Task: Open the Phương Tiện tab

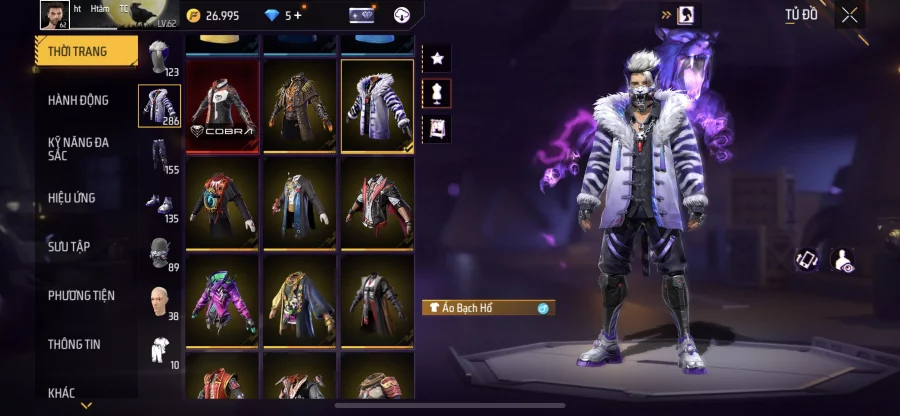Action: click(81, 295)
